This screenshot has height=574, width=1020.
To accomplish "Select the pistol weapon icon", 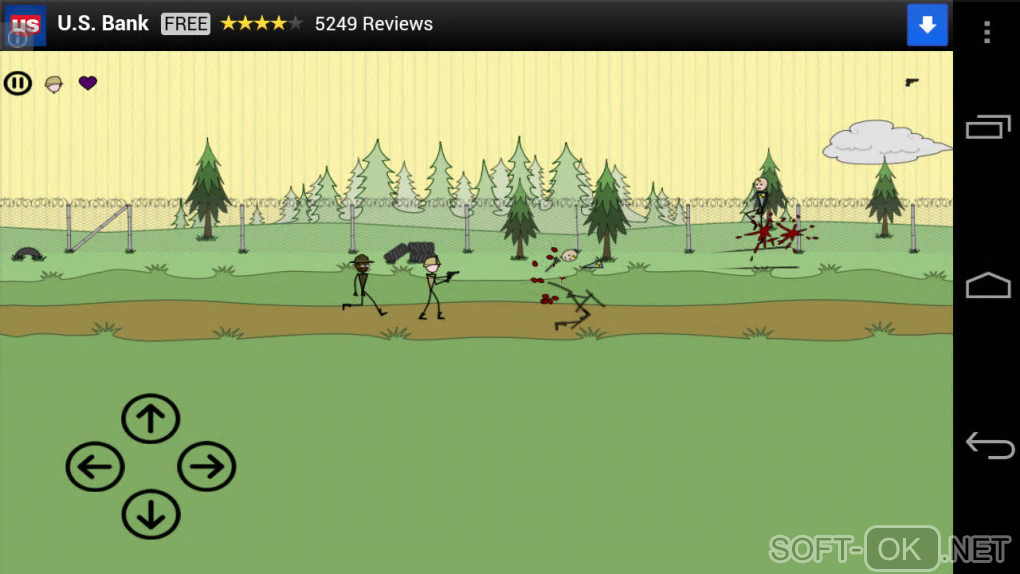I will click(912, 82).
